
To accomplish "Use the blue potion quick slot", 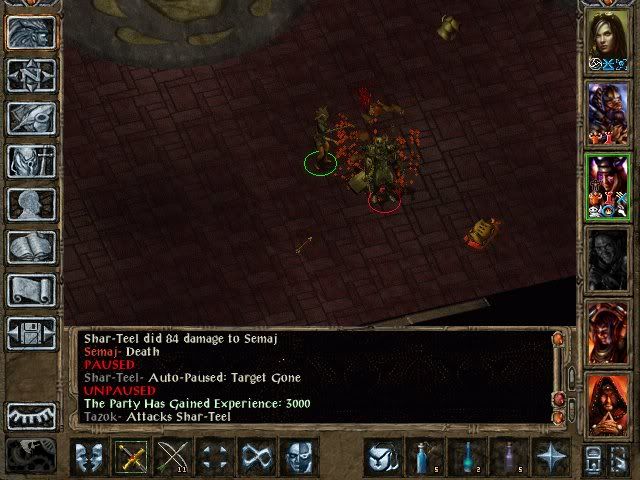I will coord(423,457).
